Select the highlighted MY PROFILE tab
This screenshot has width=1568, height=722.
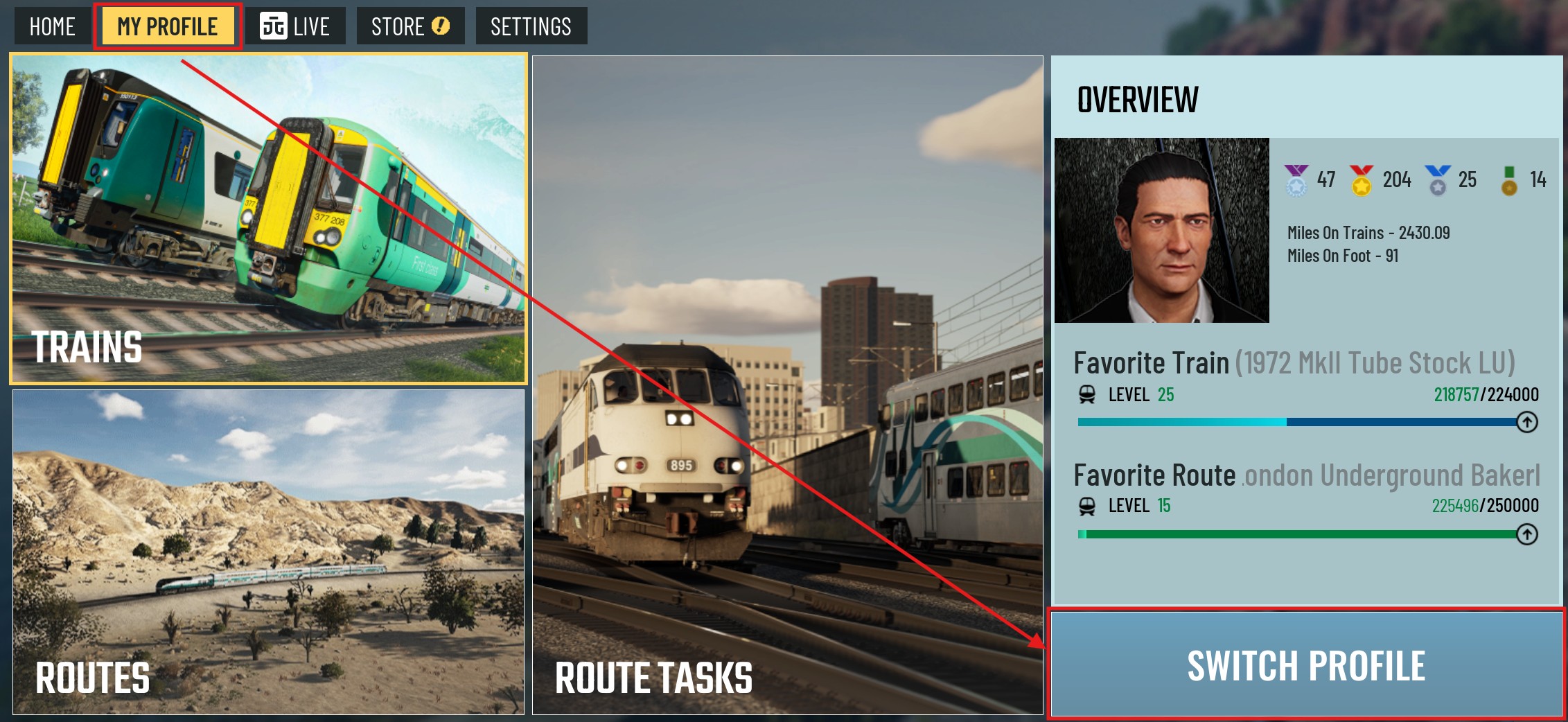click(x=166, y=26)
